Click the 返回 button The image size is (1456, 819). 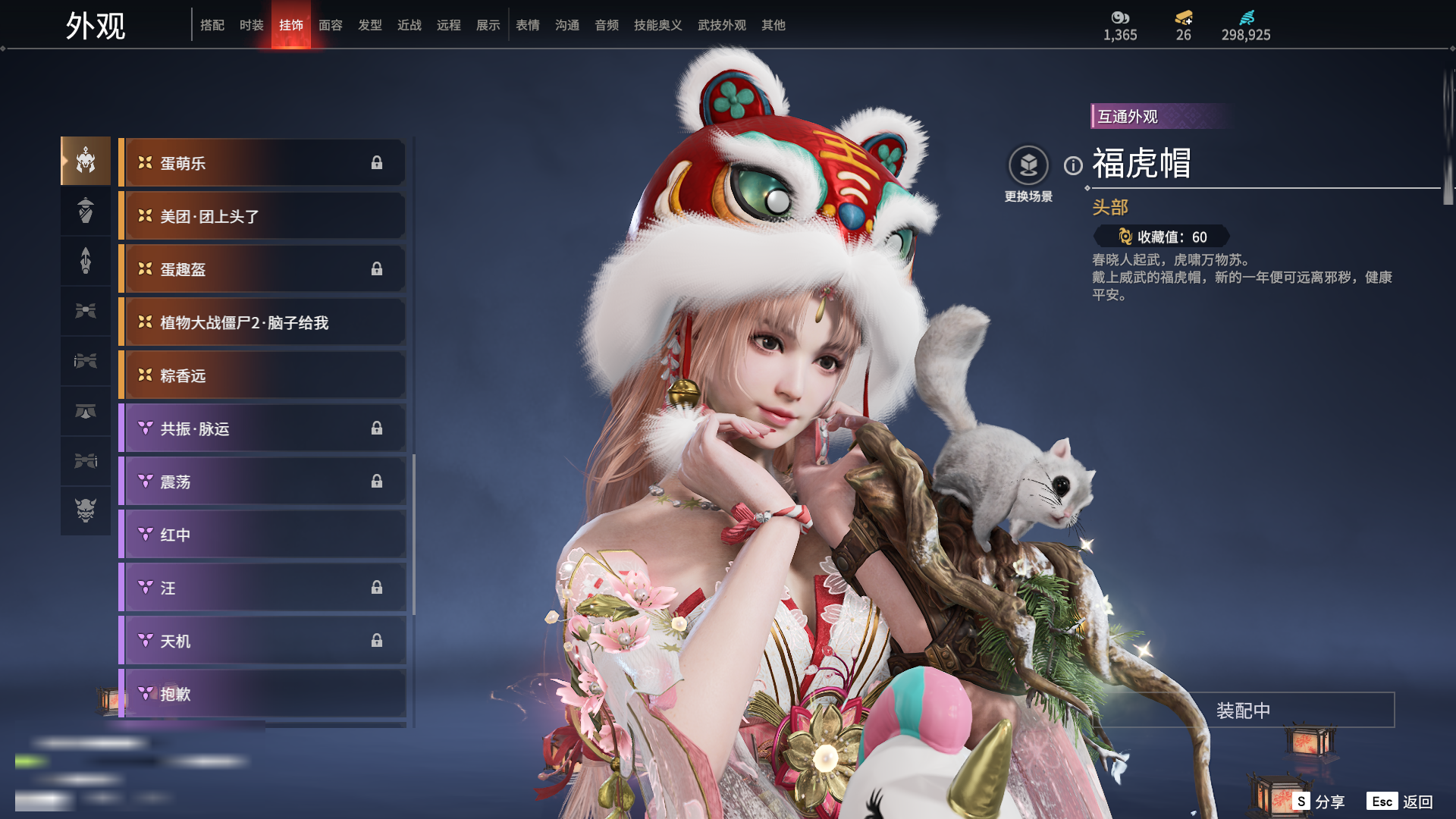[1401, 802]
